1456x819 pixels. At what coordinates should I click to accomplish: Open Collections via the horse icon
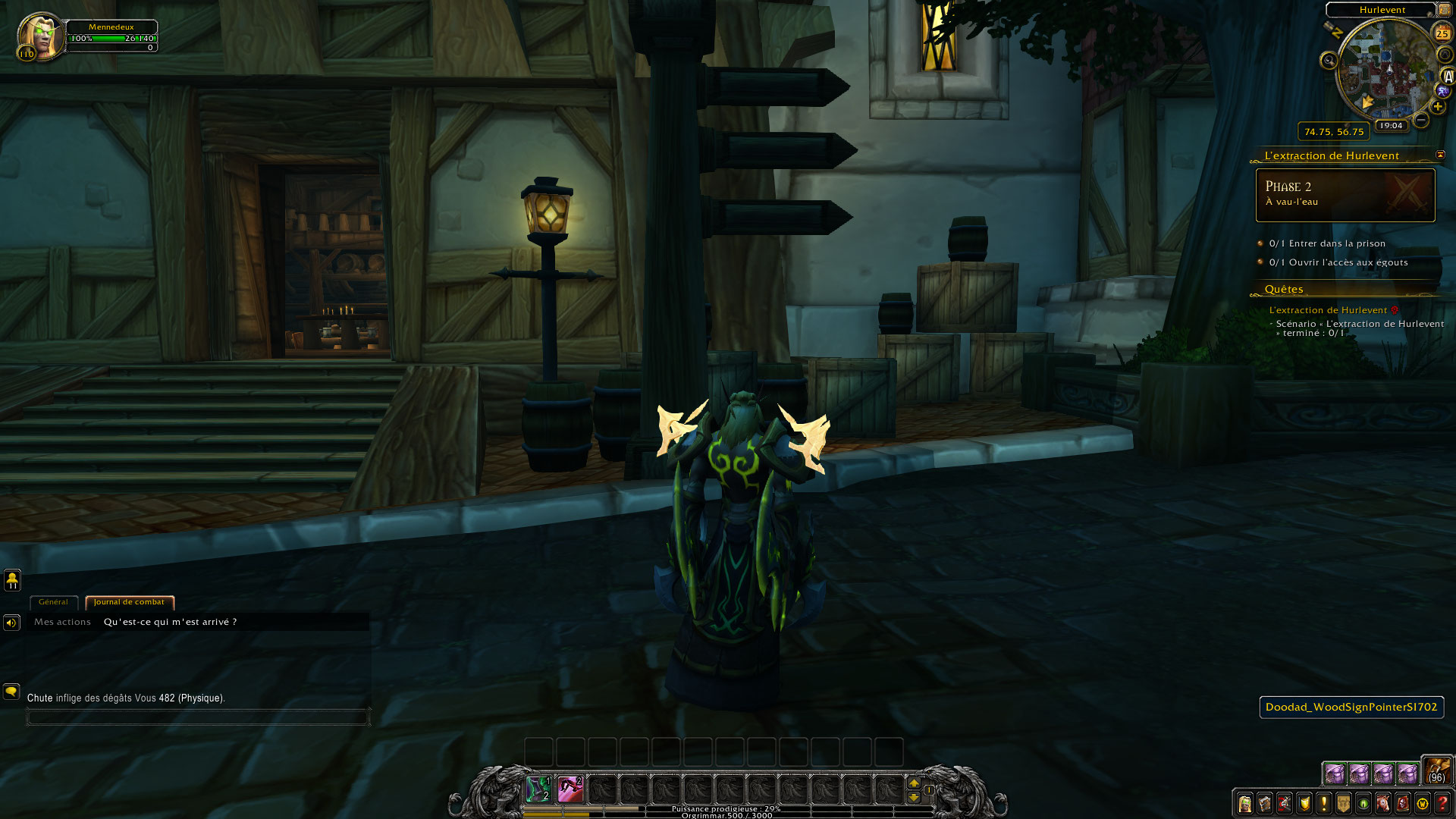pos(1382,805)
